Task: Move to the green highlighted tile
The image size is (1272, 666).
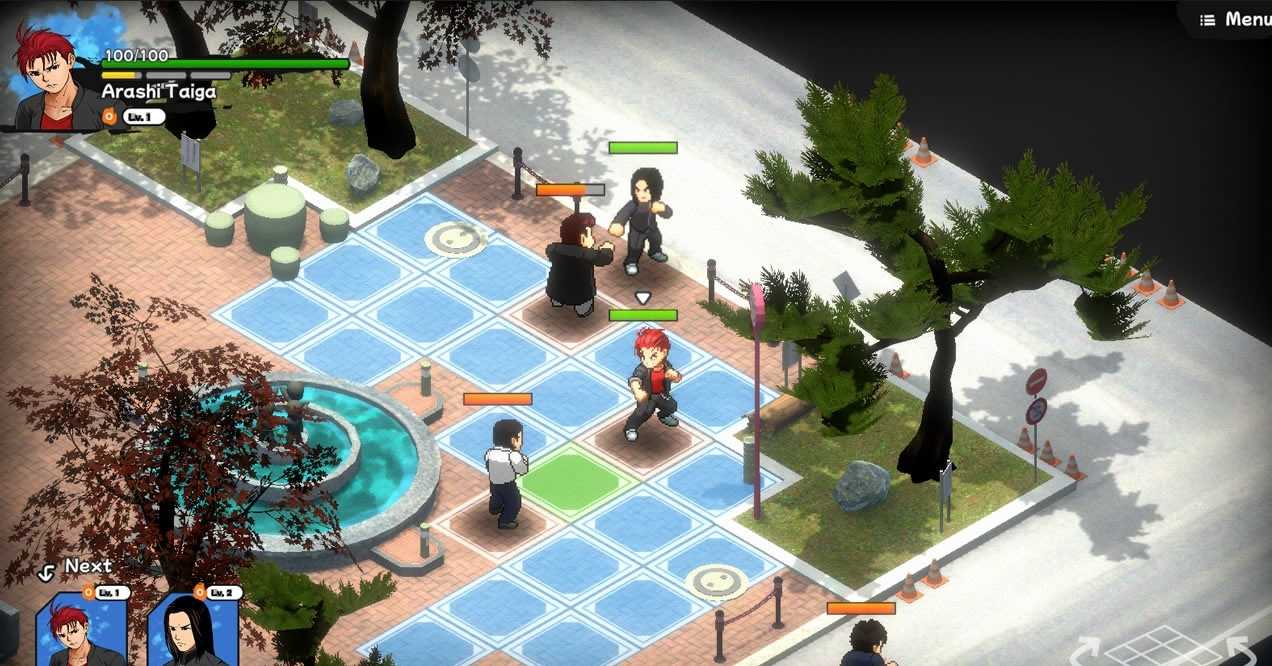Action: [x=571, y=482]
